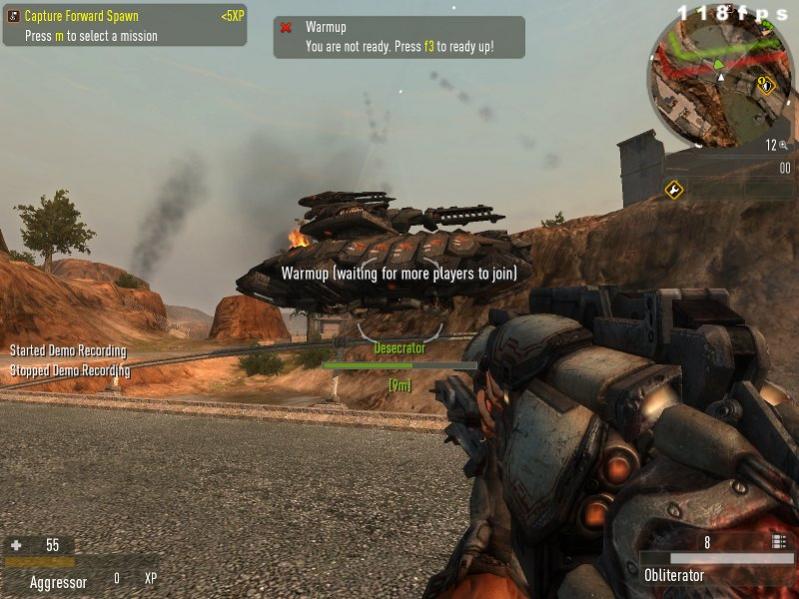
Task: Click the yellow objective marker on the minimap
Action: (x=766, y=85)
